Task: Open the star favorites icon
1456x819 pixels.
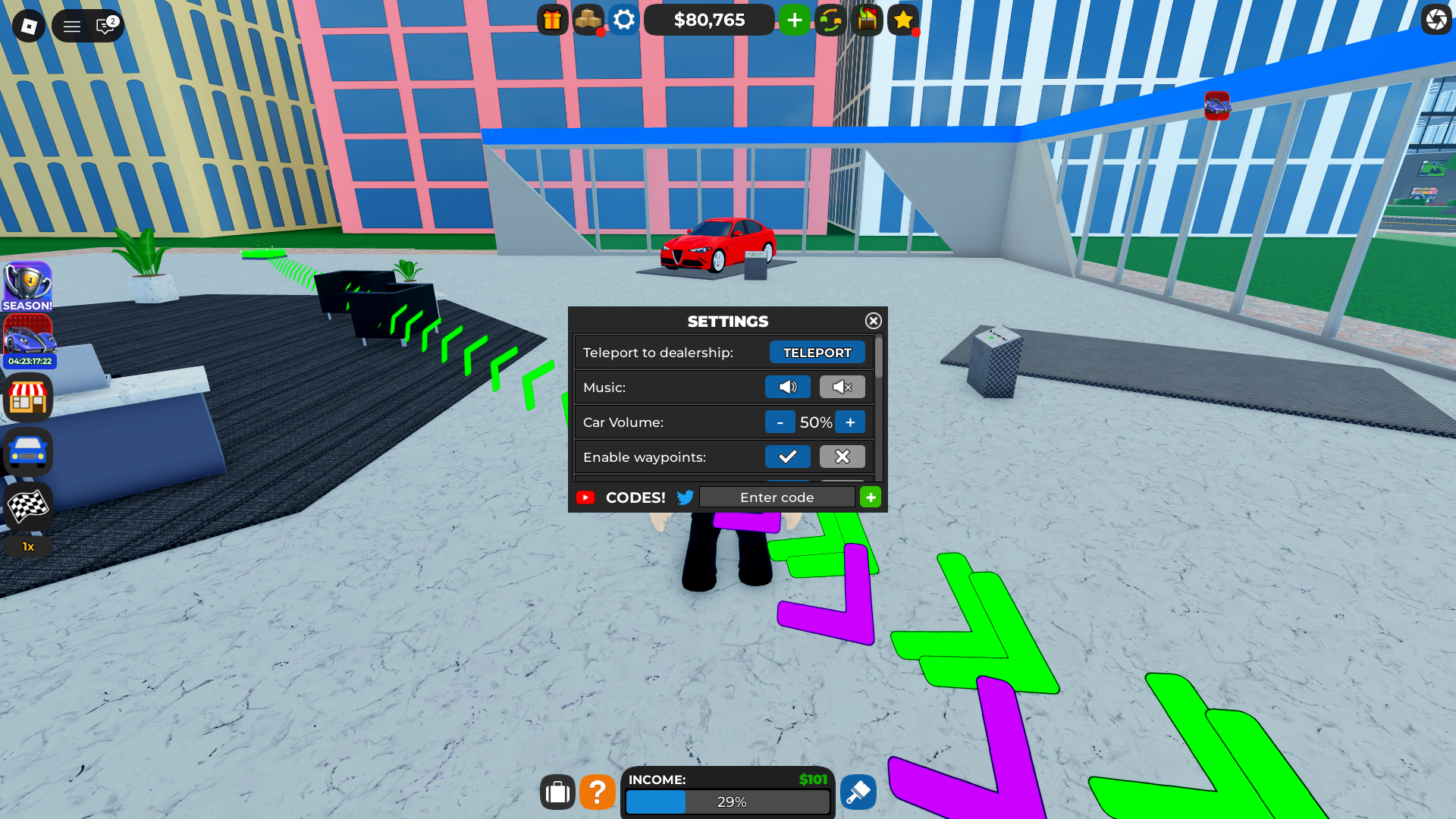Action: (x=902, y=20)
